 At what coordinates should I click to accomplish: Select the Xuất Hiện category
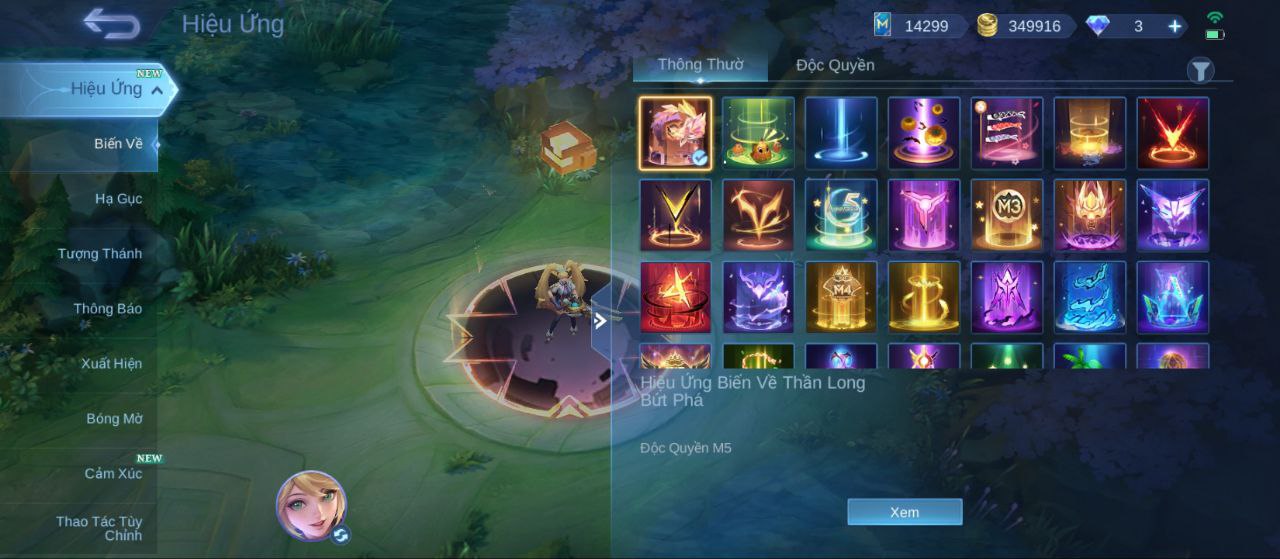coord(111,364)
